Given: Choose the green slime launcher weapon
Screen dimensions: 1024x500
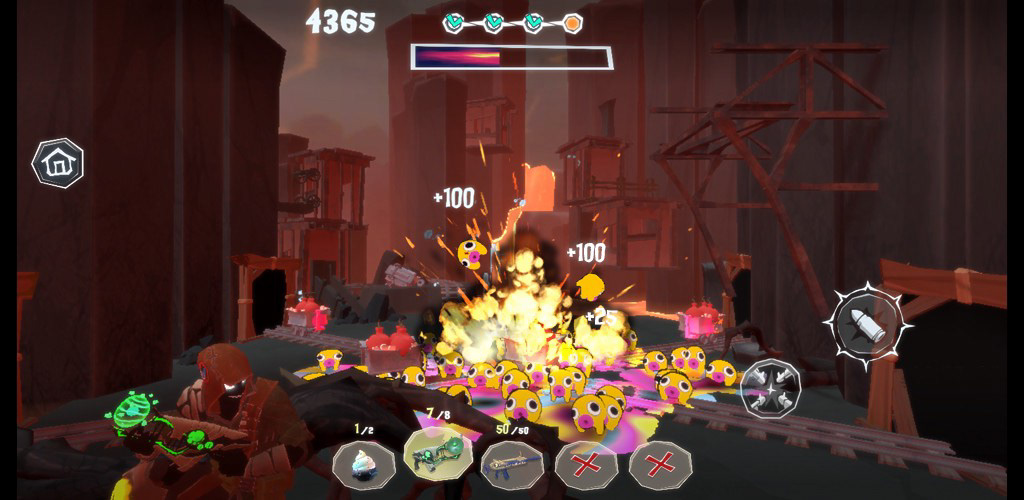Looking at the screenshot, I should click(x=438, y=456).
